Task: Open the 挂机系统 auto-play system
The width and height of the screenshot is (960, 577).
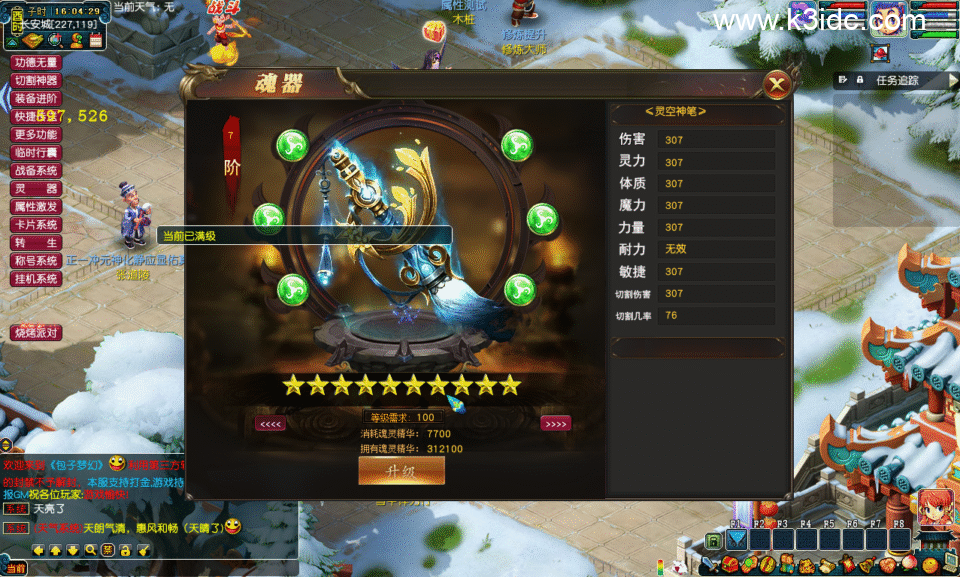Action: (x=36, y=278)
